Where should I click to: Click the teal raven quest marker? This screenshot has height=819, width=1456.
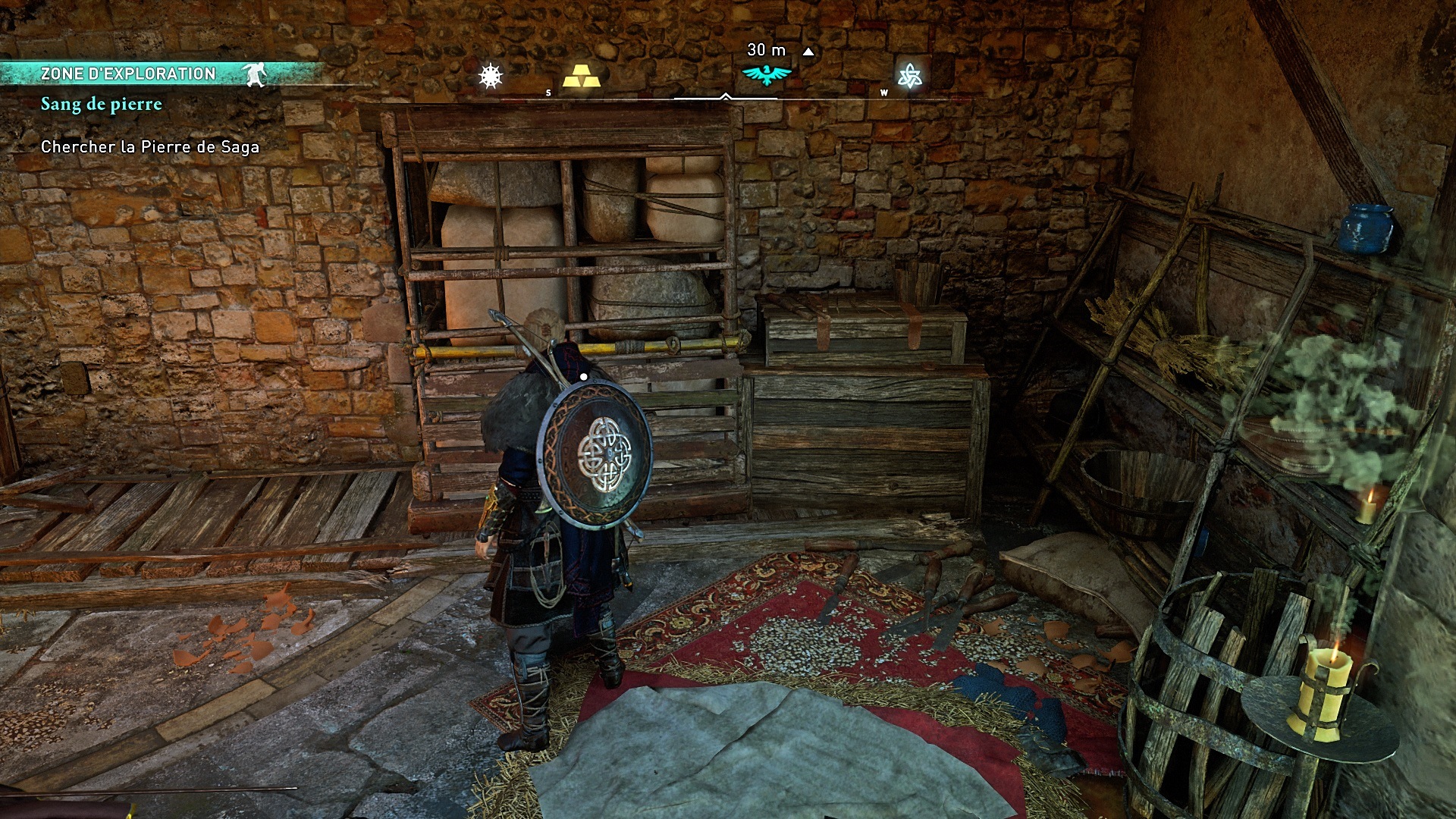click(767, 74)
